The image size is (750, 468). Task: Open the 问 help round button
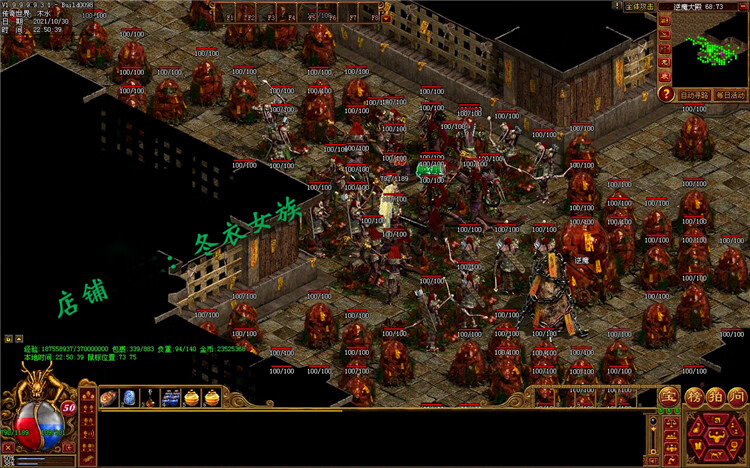[x=737, y=396]
